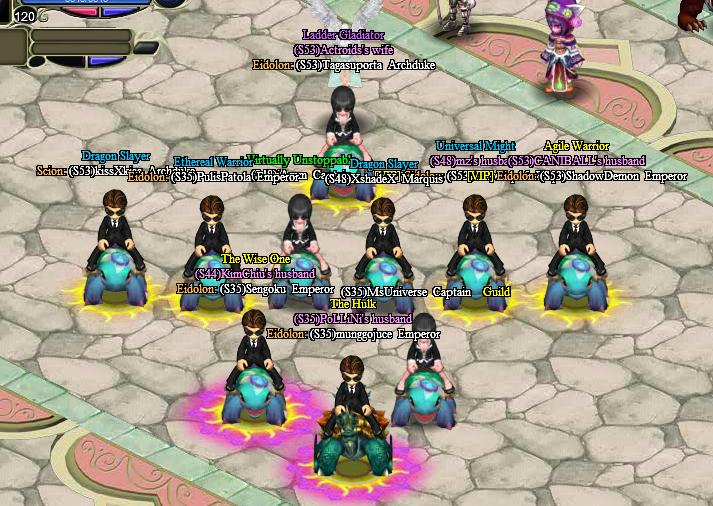Click the small dark button beside companion bars
713x506 pixels.
(146, 47)
